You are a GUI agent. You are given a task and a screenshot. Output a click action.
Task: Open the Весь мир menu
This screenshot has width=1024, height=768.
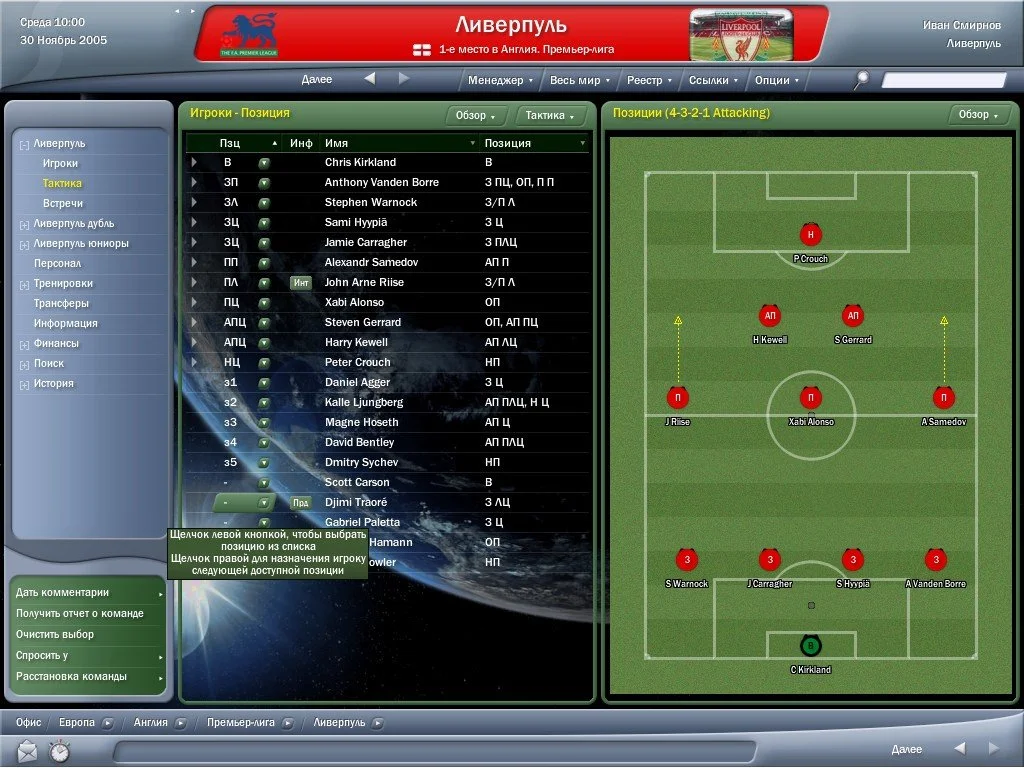pos(579,80)
